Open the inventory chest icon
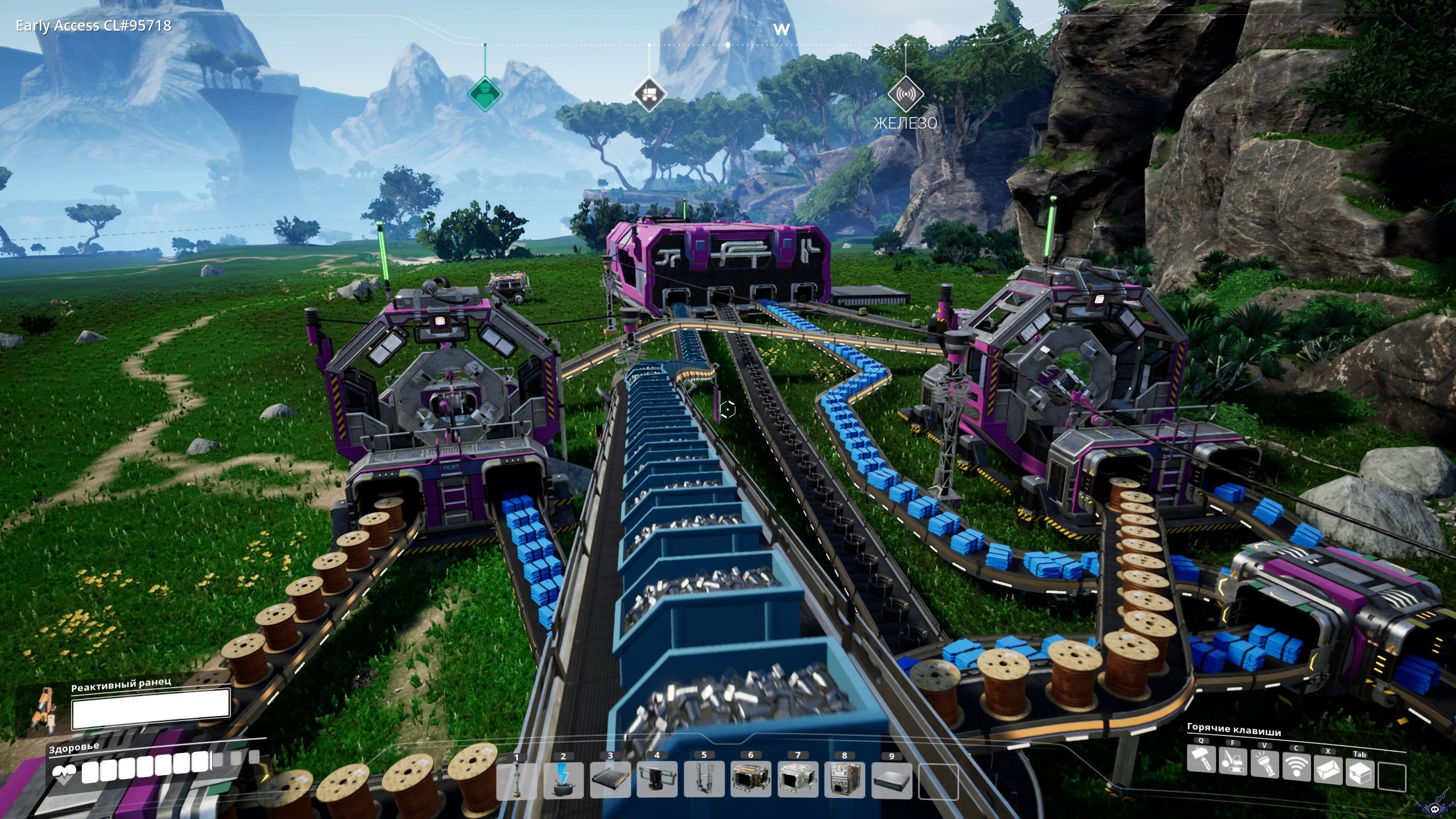 pyautogui.click(x=1359, y=775)
